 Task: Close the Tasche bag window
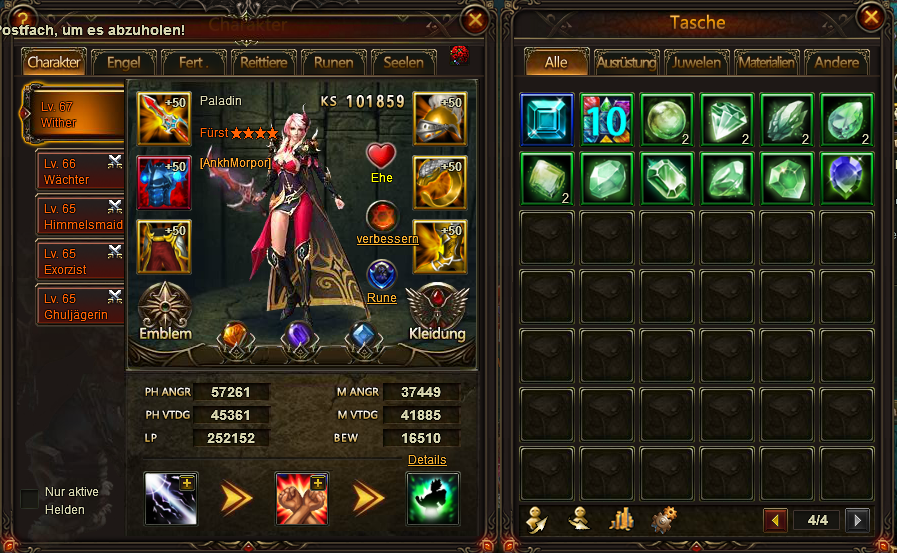pyautogui.click(x=872, y=17)
